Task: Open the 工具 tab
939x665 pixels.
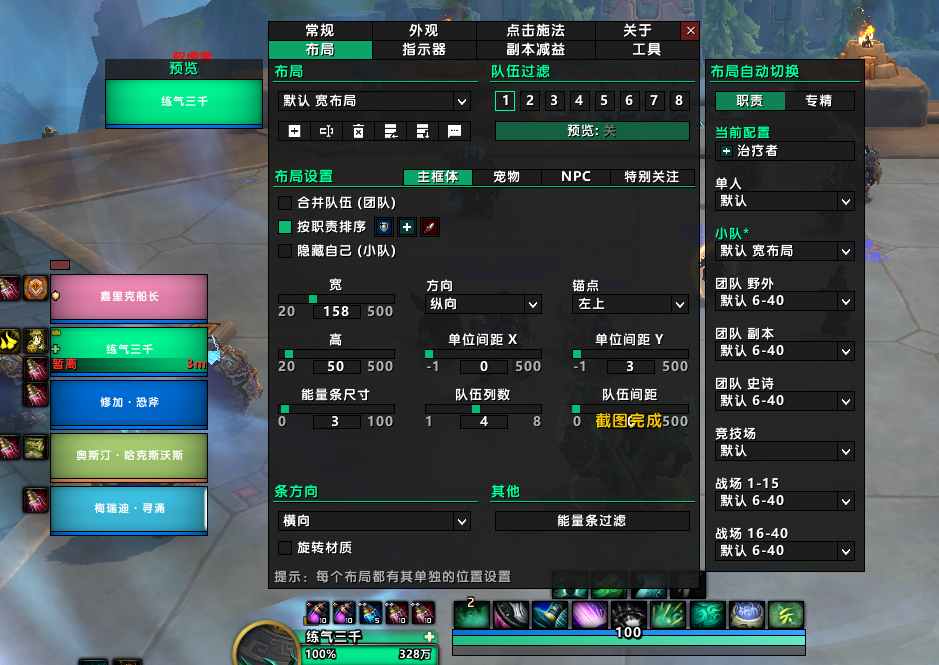Action: pyautogui.click(x=646, y=49)
